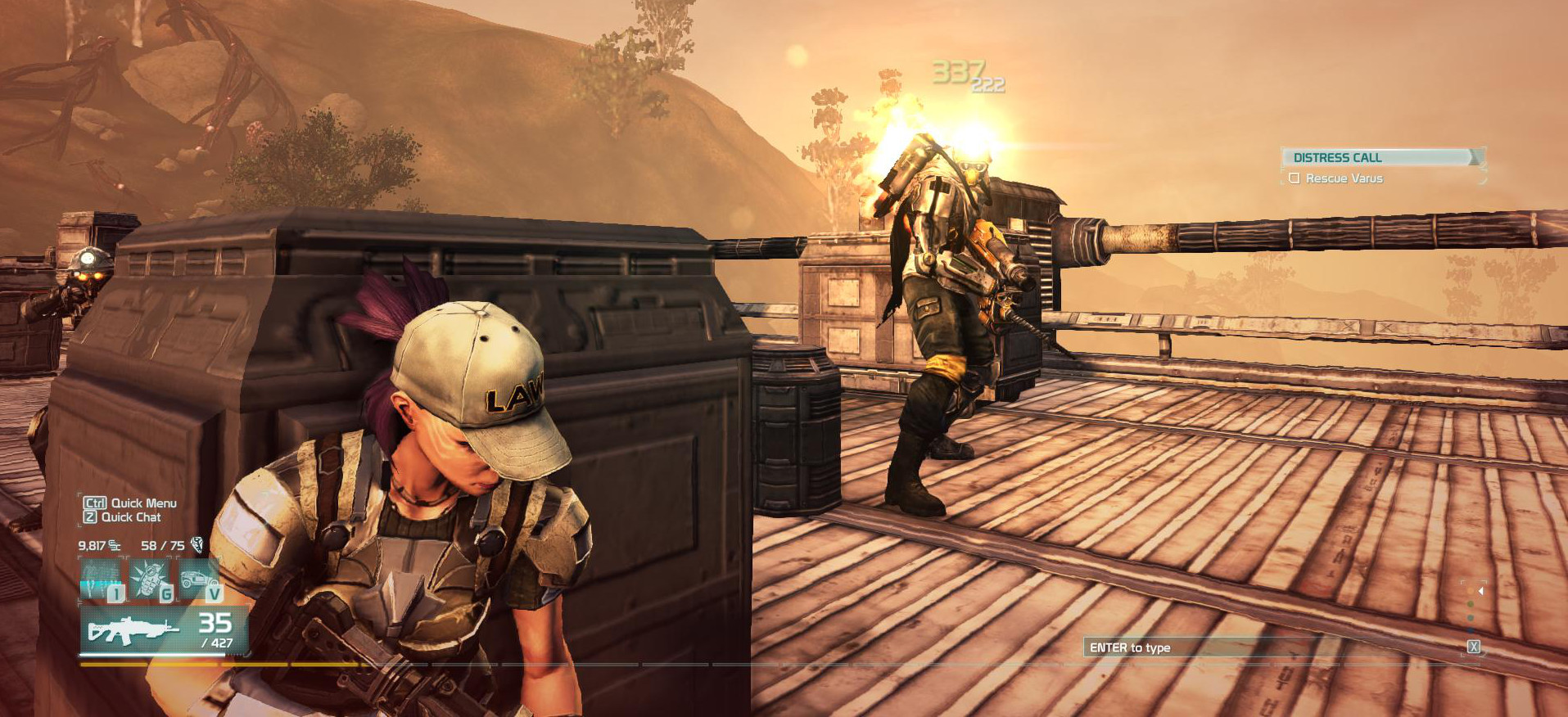Activate the EGO power ability icon
This screenshot has height=717, width=1568.
(x=101, y=579)
